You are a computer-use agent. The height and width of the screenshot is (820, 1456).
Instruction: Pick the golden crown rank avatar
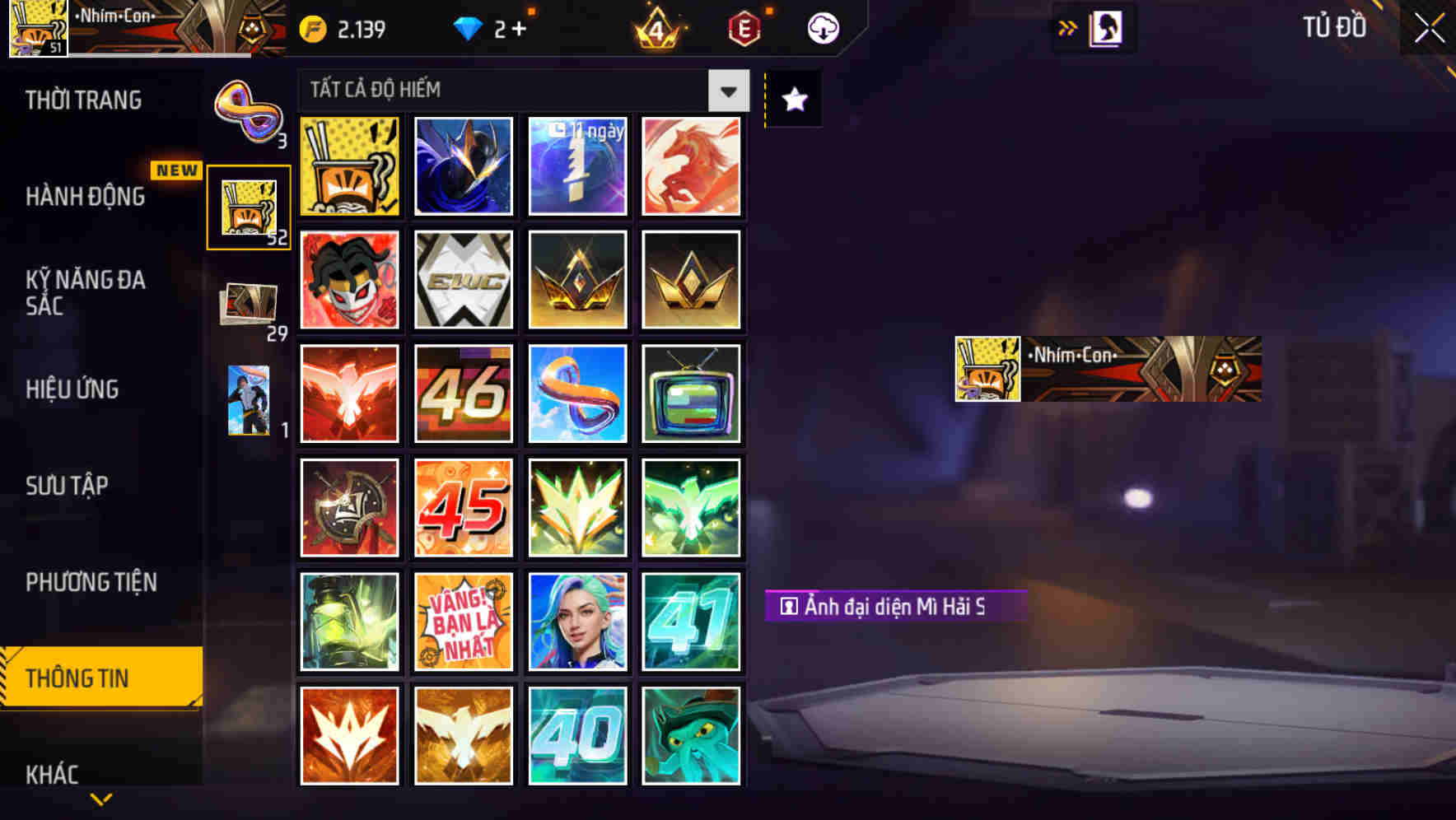pyautogui.click(x=576, y=279)
